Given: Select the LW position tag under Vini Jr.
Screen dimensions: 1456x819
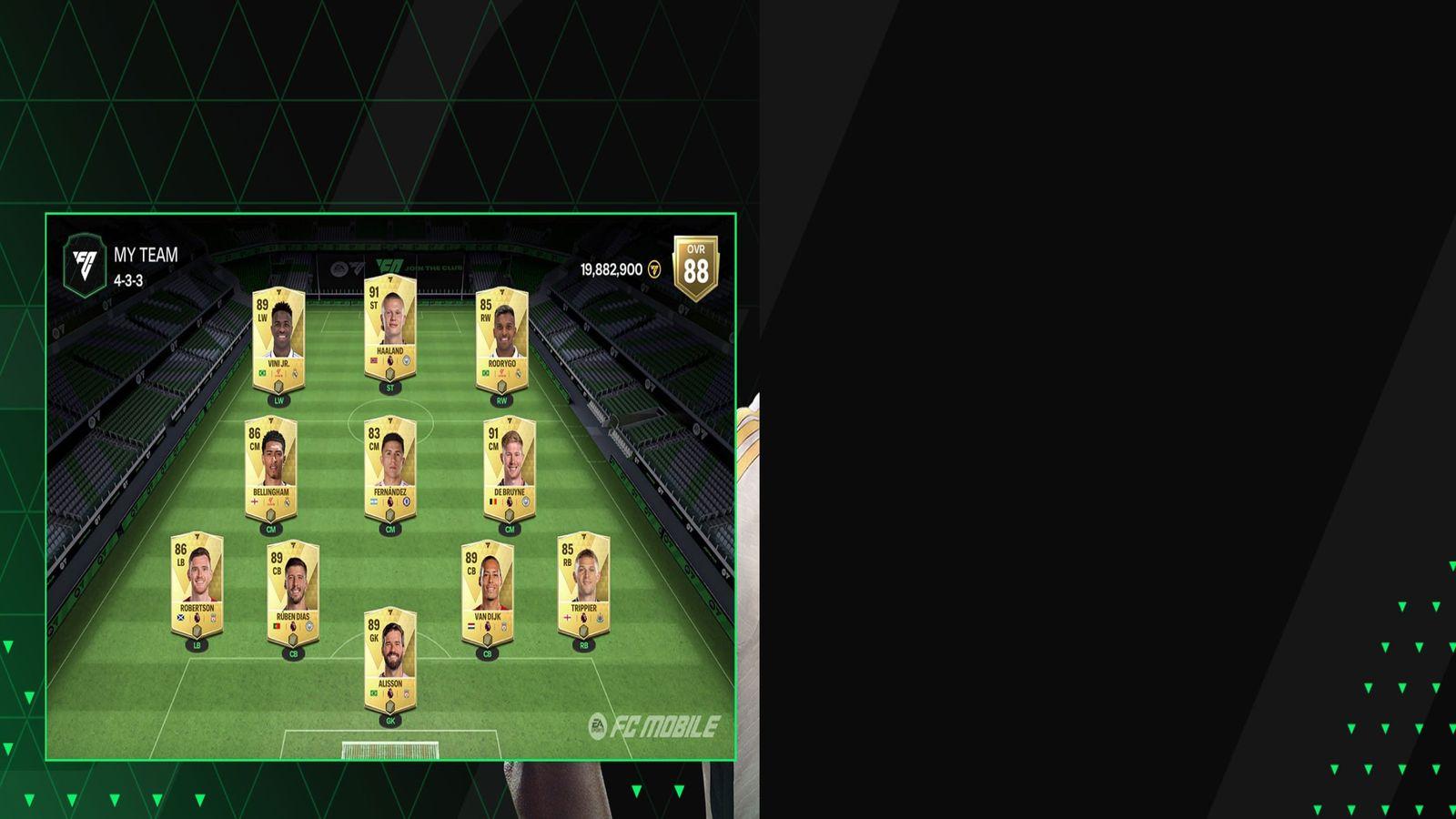Looking at the screenshot, I should pos(278,398).
